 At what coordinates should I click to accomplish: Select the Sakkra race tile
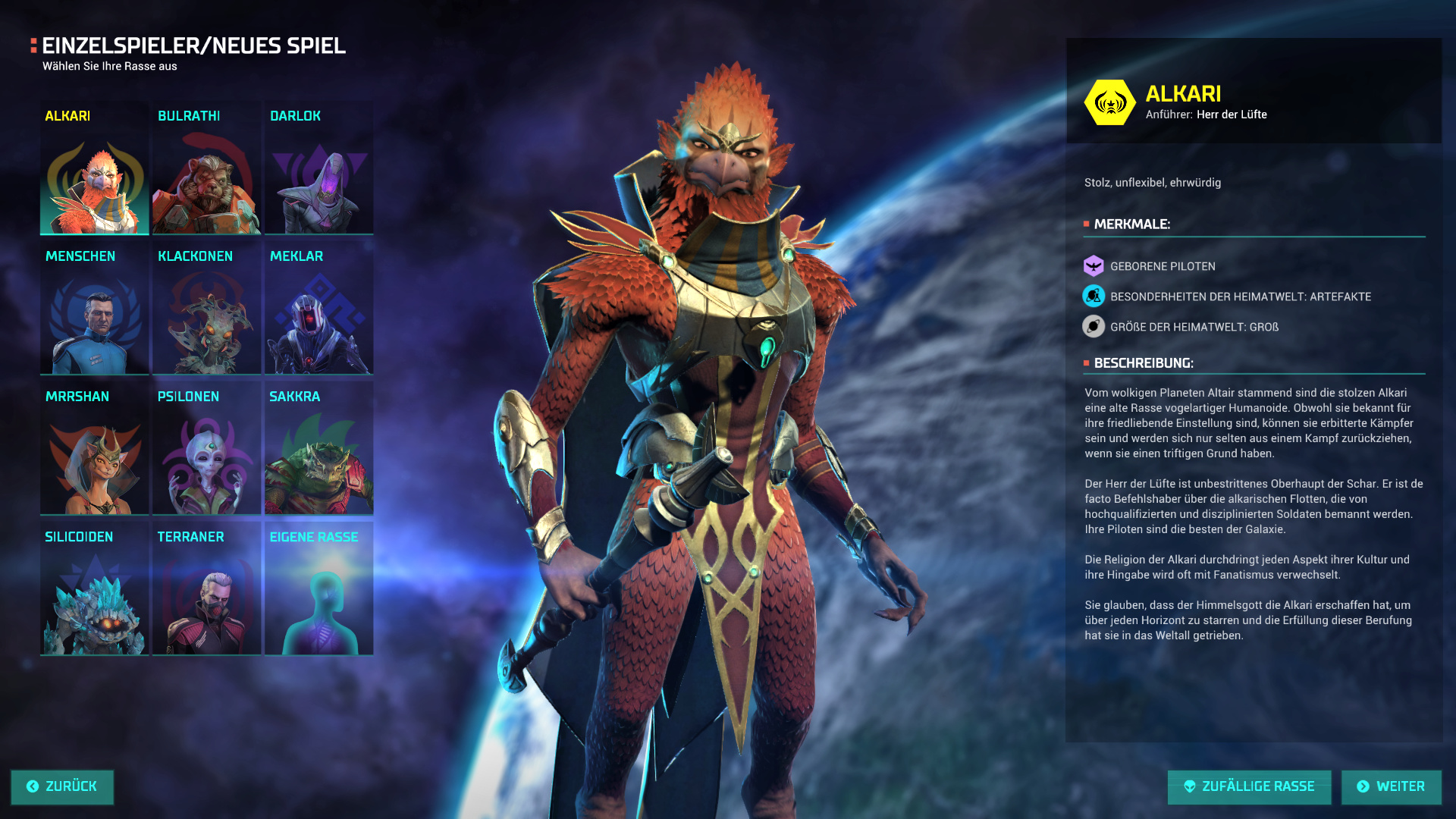(x=318, y=450)
